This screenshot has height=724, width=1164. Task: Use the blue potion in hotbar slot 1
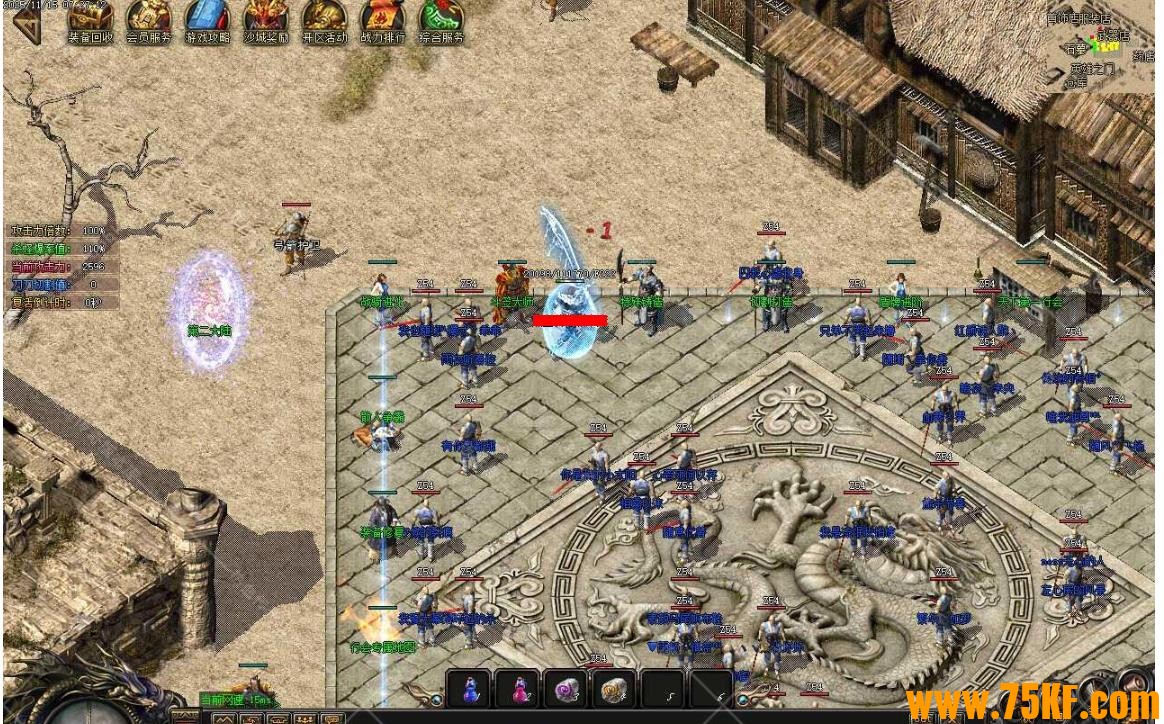[x=469, y=690]
